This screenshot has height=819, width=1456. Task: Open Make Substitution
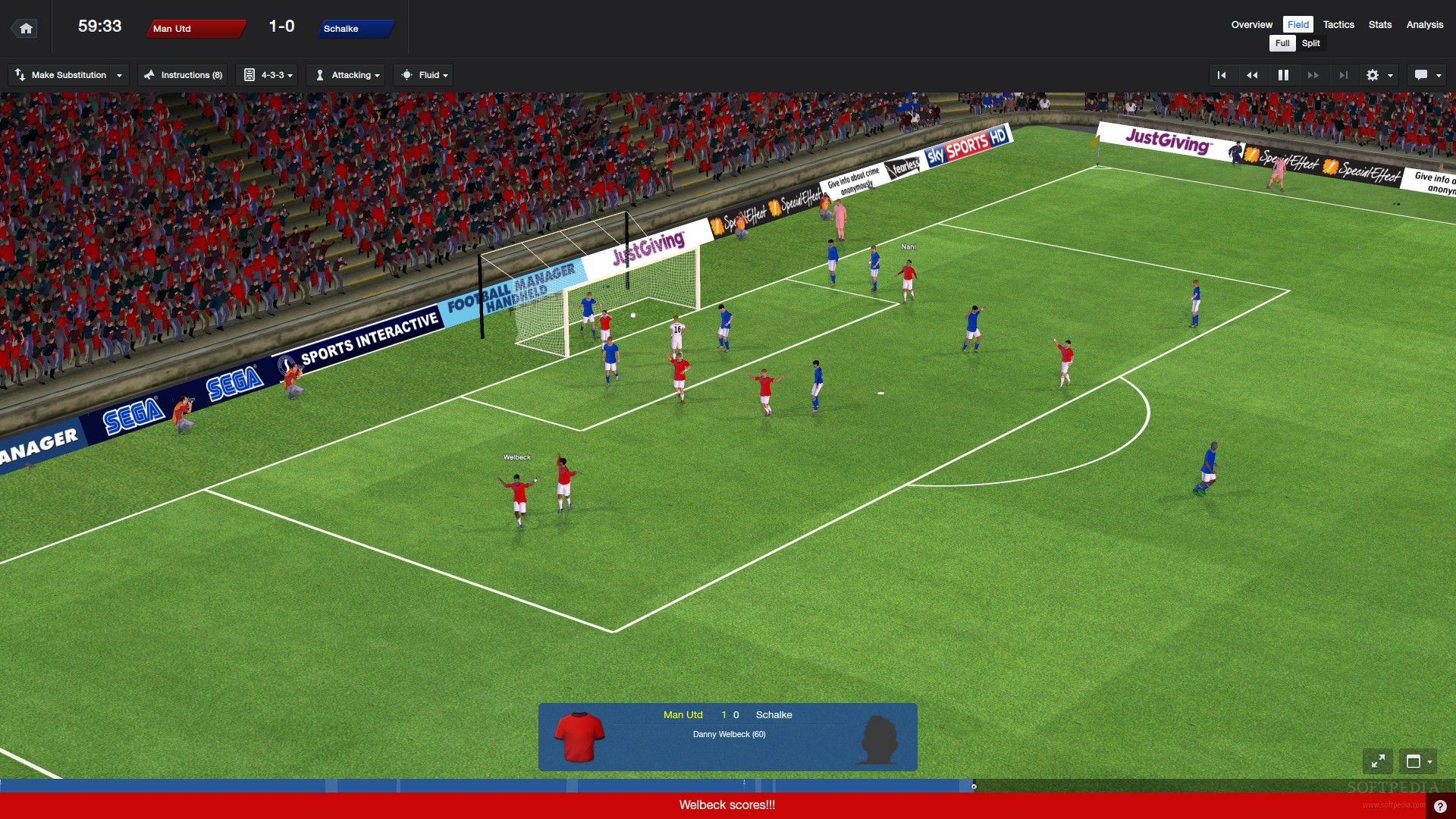click(x=68, y=75)
